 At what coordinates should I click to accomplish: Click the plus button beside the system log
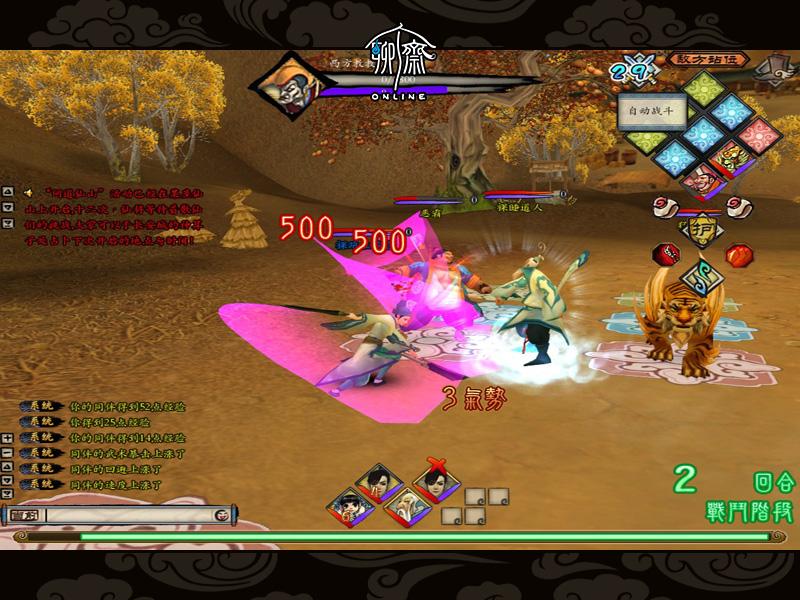8,438
